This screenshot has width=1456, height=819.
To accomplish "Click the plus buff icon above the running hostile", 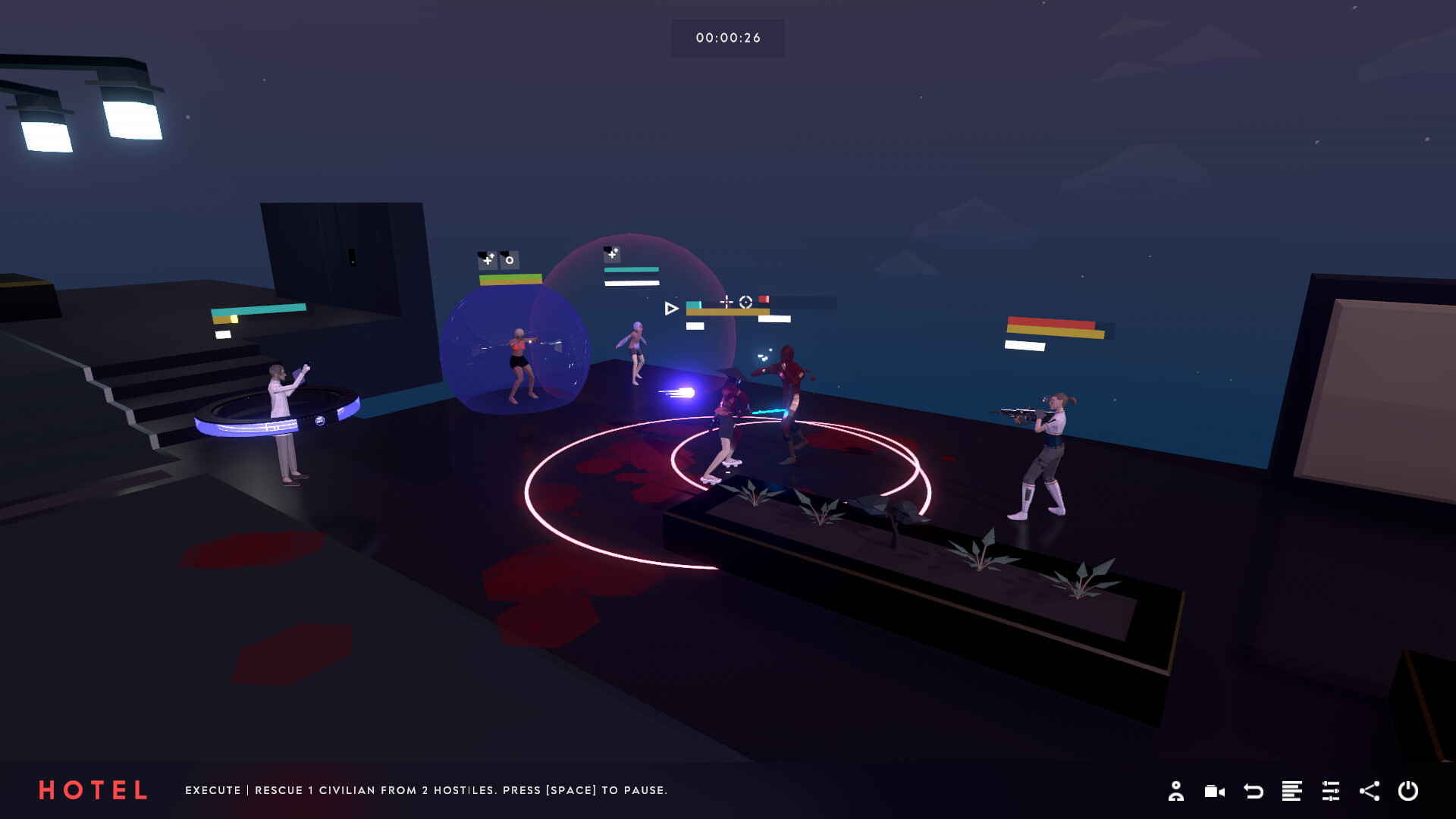I will (x=611, y=254).
